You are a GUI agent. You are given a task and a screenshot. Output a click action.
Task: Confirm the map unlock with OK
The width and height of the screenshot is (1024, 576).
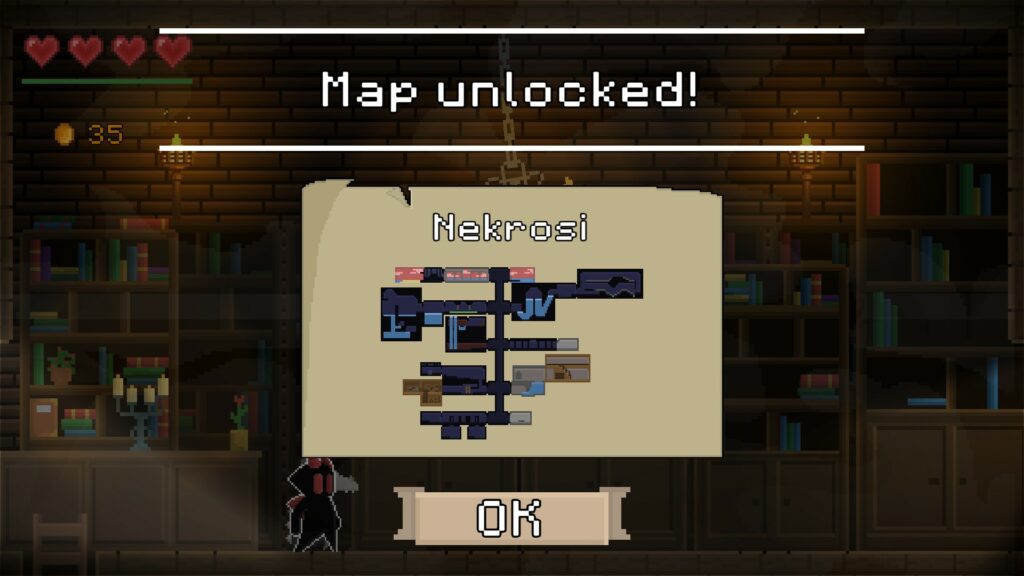point(510,518)
